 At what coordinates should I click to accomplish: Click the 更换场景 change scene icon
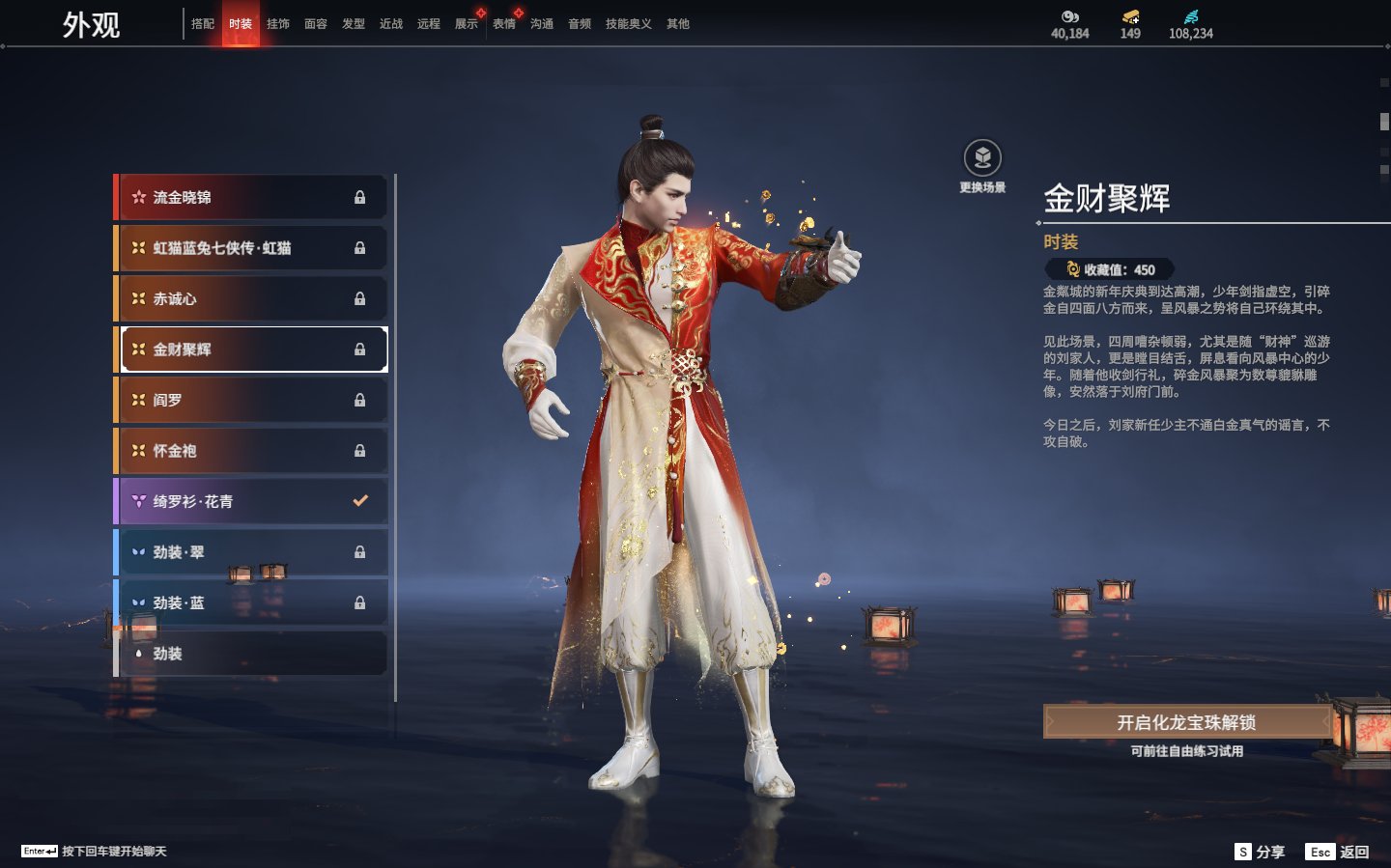coord(982,158)
